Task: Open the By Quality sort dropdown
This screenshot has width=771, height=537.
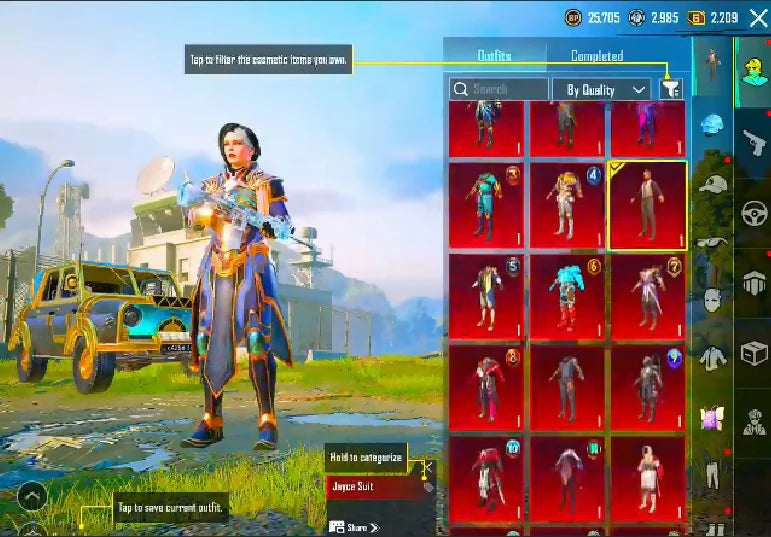Action: pos(602,90)
